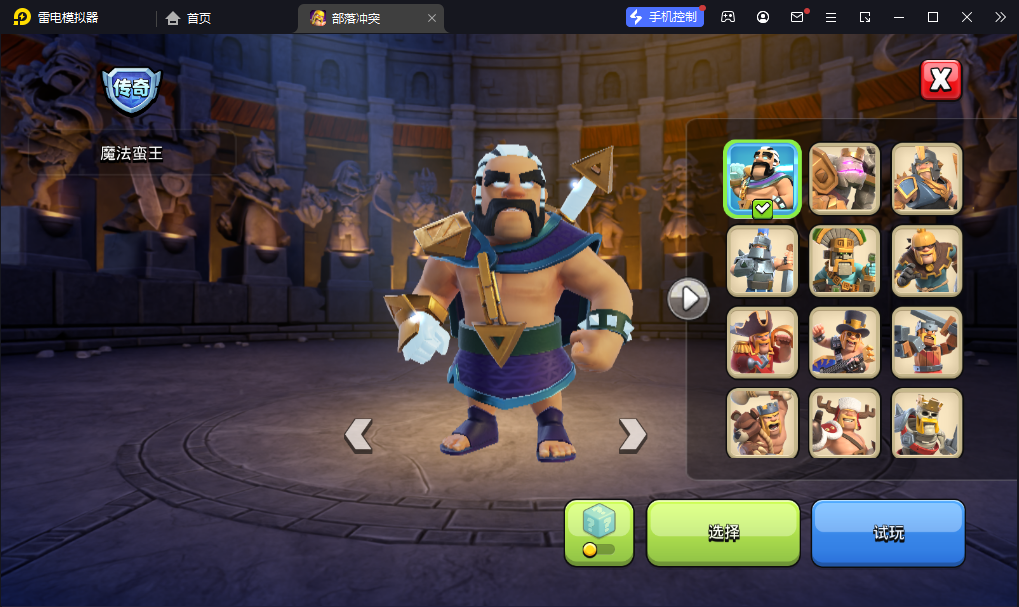Image resolution: width=1019 pixels, height=607 pixels.
Task: Pick the pirate hat king skin
Action: click(762, 342)
